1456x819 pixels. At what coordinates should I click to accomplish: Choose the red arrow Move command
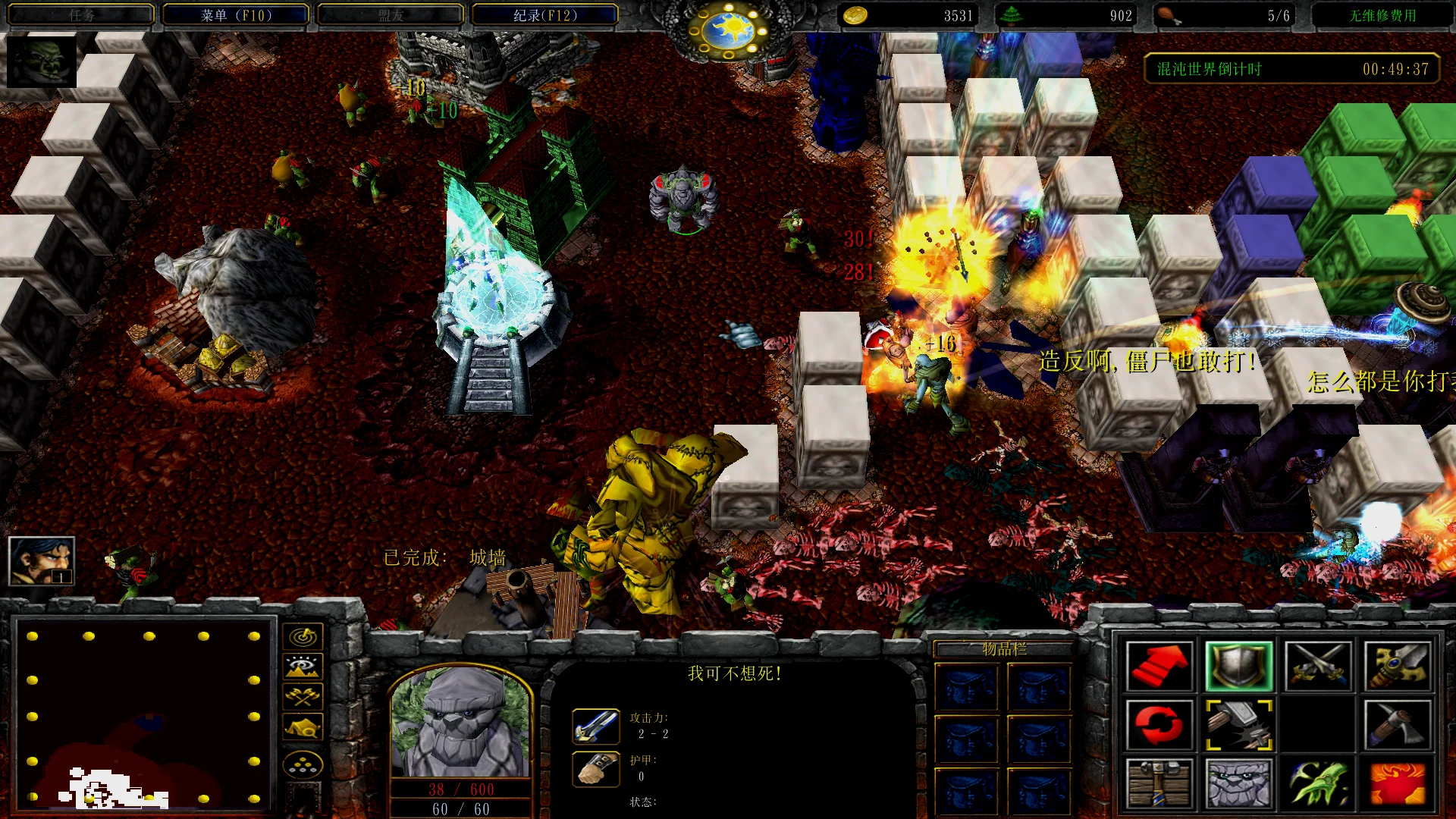1159,666
